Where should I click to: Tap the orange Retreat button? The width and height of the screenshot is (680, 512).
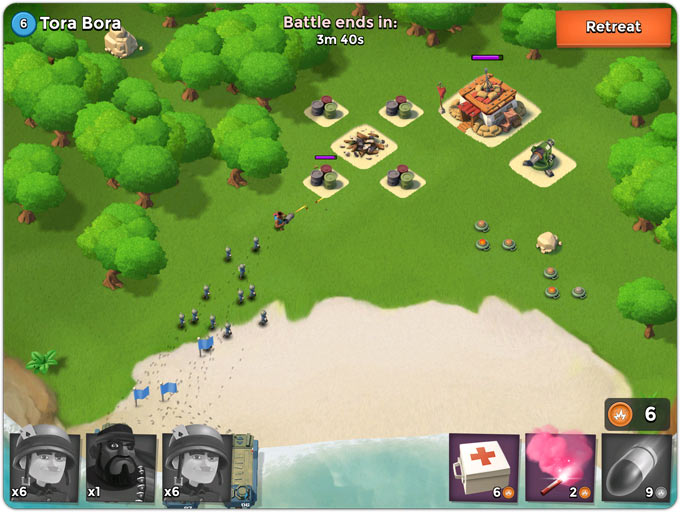[x=612, y=27]
